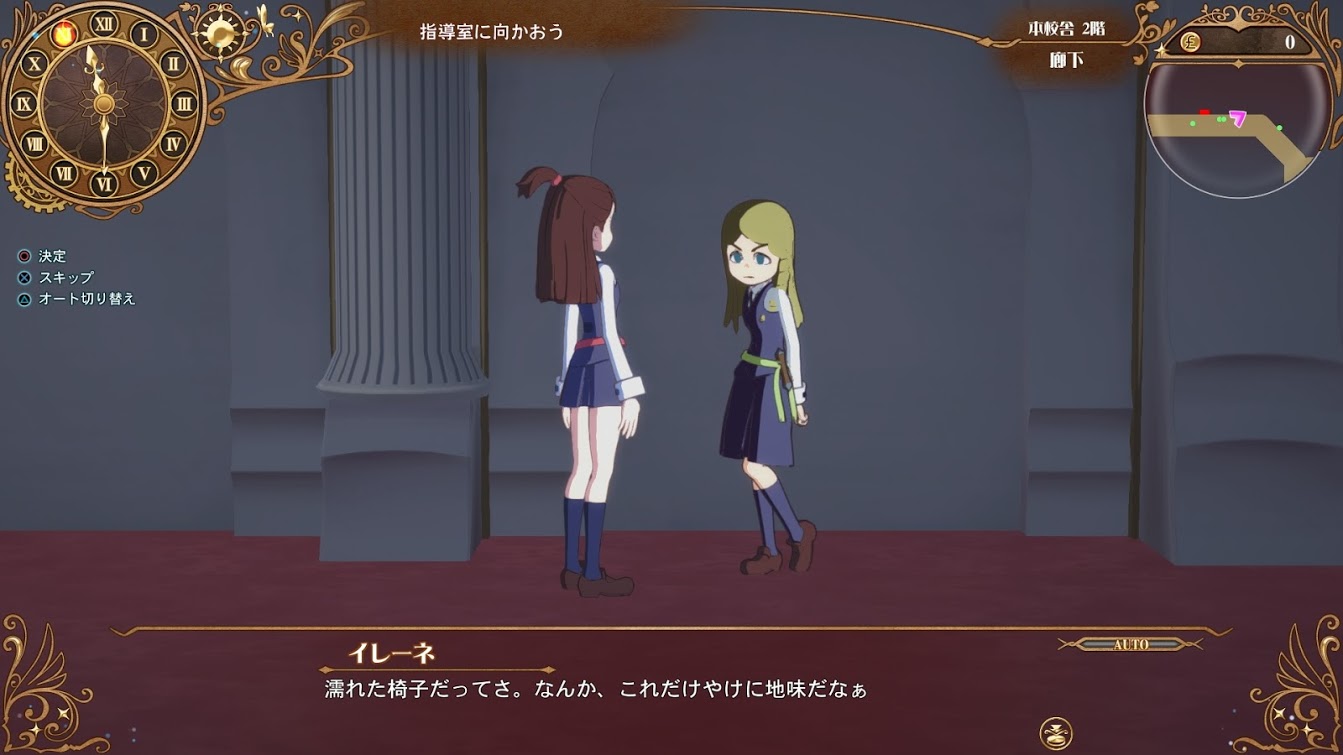The height and width of the screenshot is (755, 1343).
Task: Advance dialogue with the round gold icon
Action: pyautogui.click(x=1056, y=731)
